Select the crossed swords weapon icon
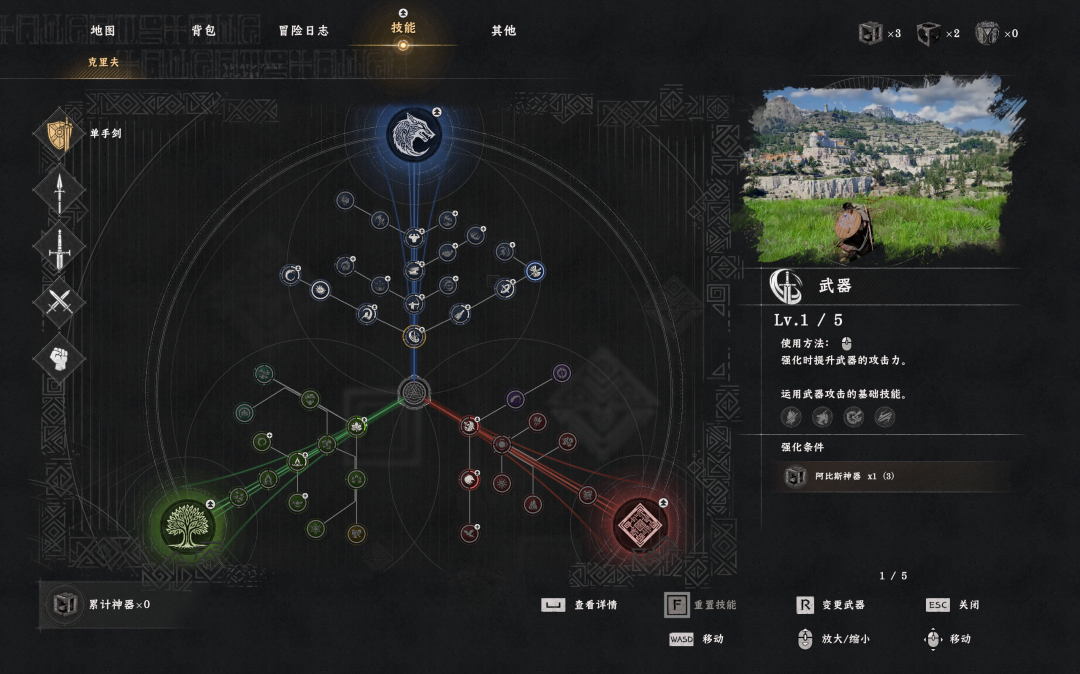This screenshot has height=674, width=1080. 60,302
